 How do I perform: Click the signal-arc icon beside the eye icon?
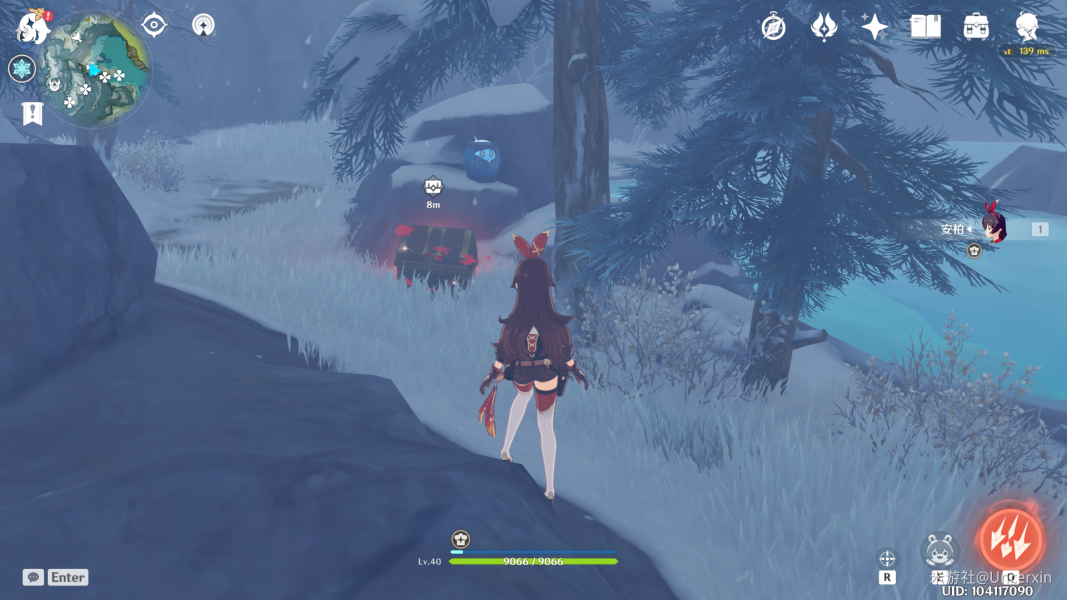[x=203, y=25]
